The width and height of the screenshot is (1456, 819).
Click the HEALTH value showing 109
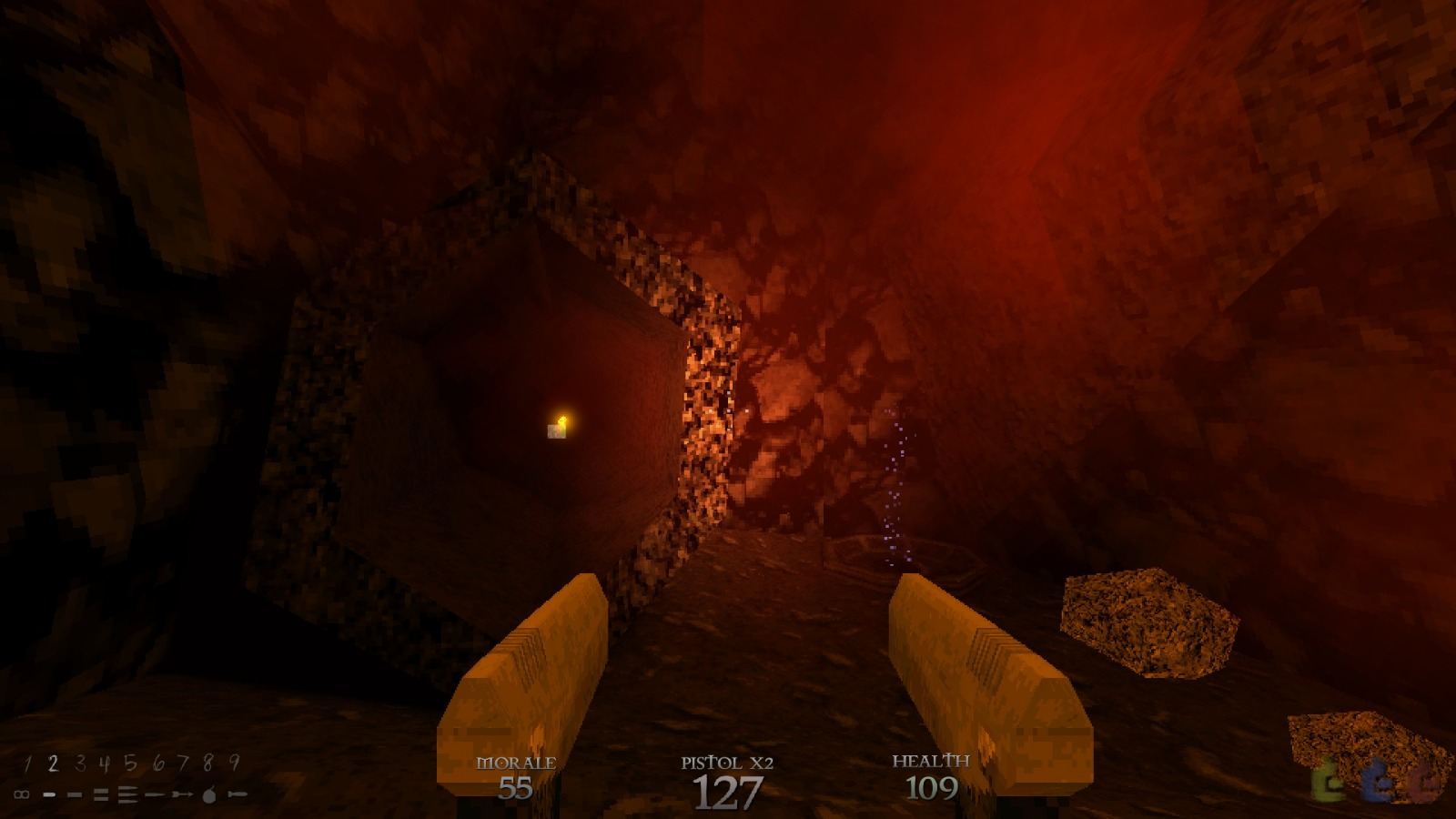coord(934,784)
